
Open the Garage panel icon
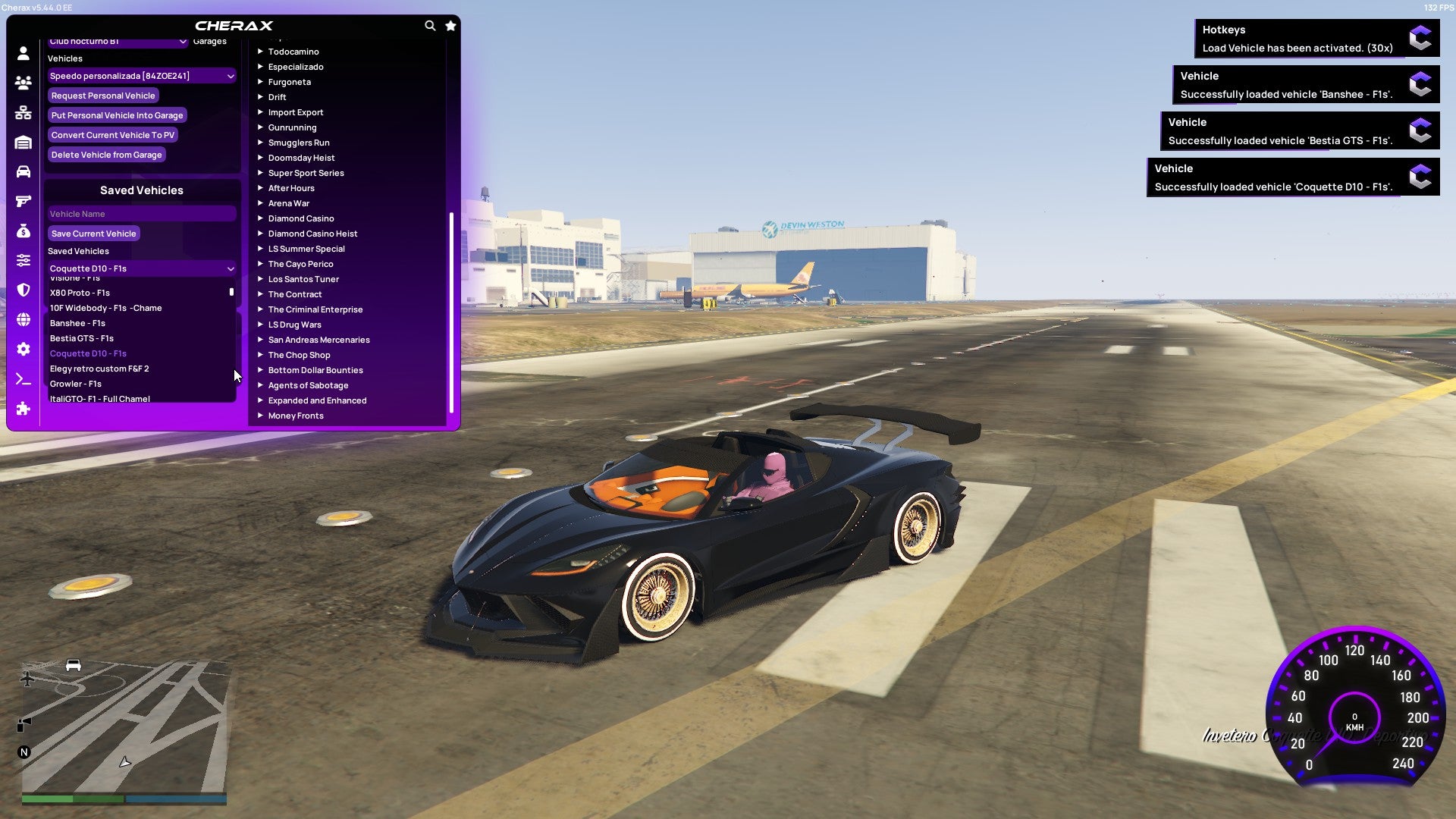tap(22, 142)
